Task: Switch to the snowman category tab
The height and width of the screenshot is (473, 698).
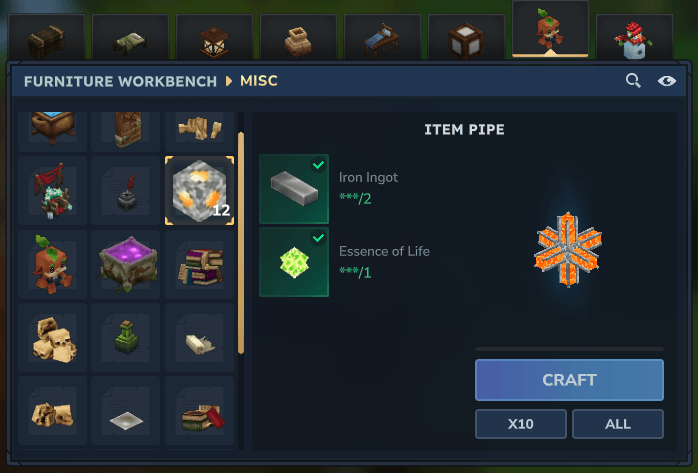Action: click(634, 38)
